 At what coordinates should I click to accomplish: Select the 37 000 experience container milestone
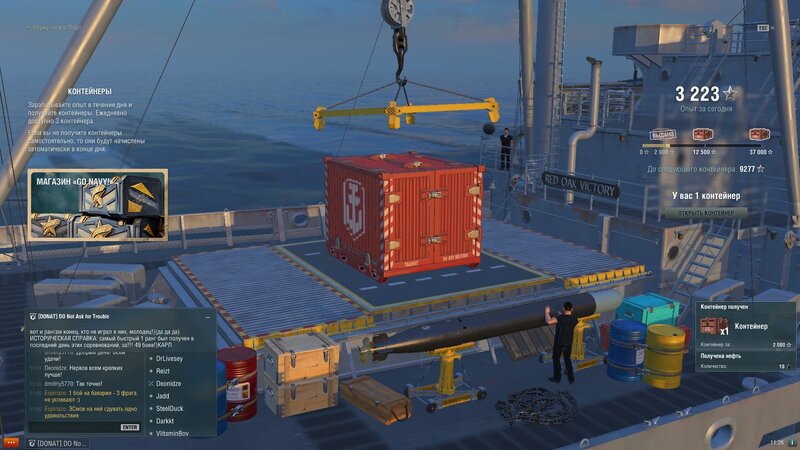(x=756, y=135)
